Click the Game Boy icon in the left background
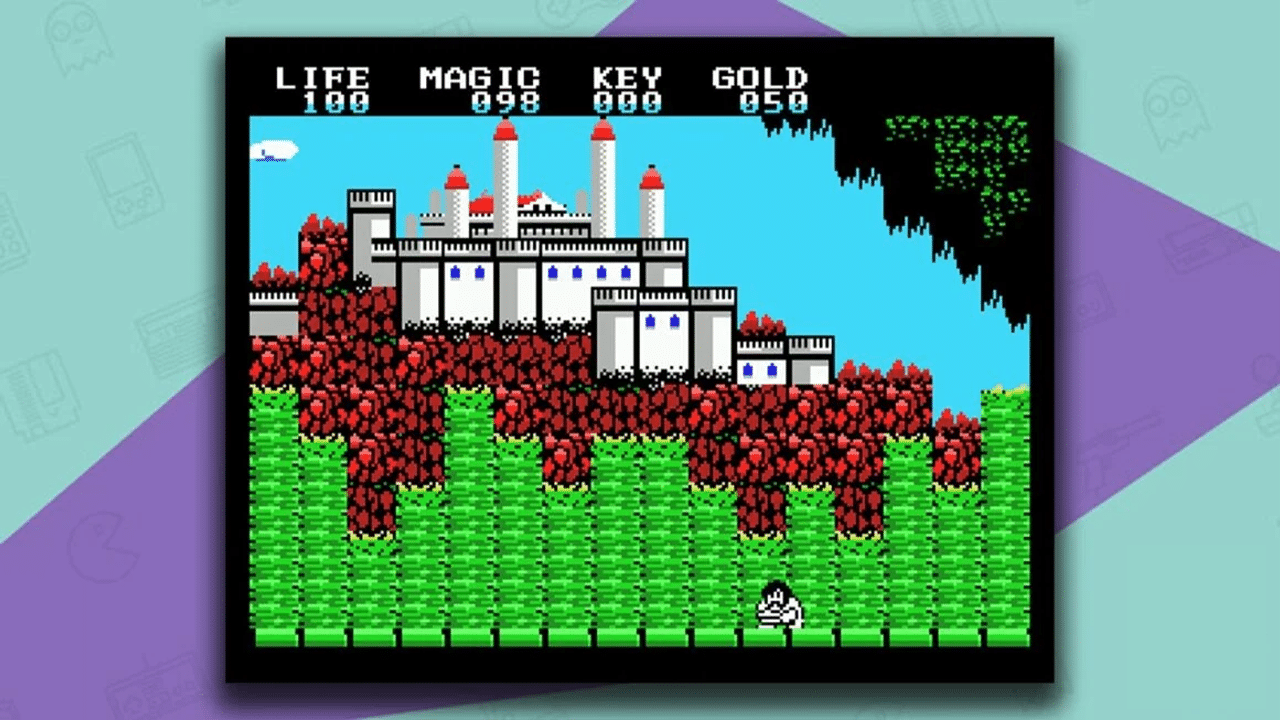This screenshot has height=720, width=1280. point(125,180)
